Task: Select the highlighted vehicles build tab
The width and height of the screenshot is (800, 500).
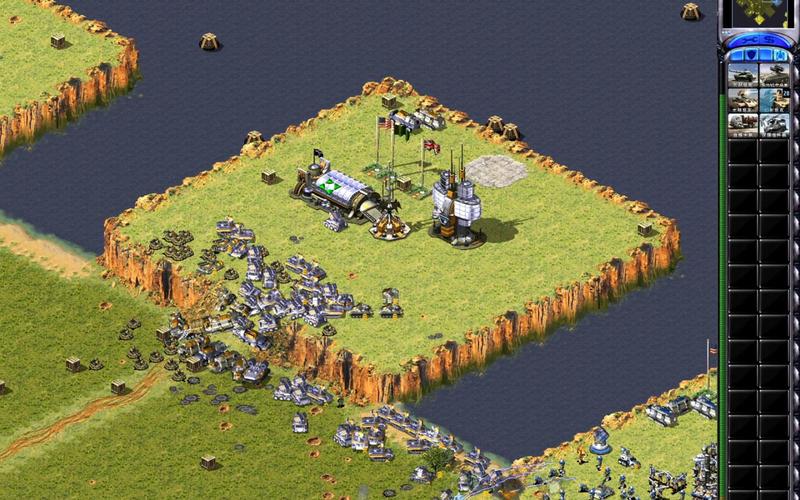Action: (x=782, y=54)
